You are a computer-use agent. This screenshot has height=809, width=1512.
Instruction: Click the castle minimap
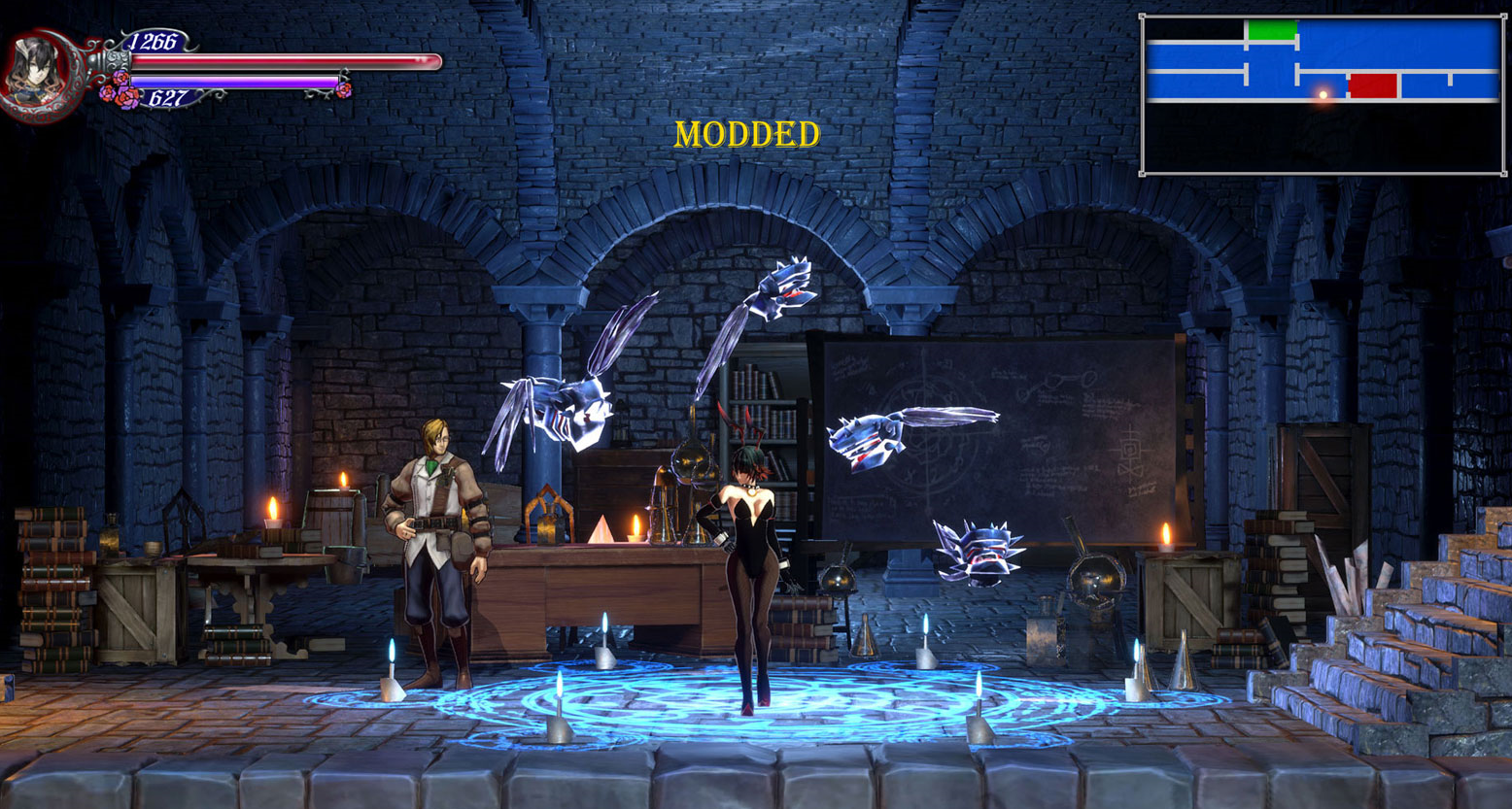pos(1323,95)
